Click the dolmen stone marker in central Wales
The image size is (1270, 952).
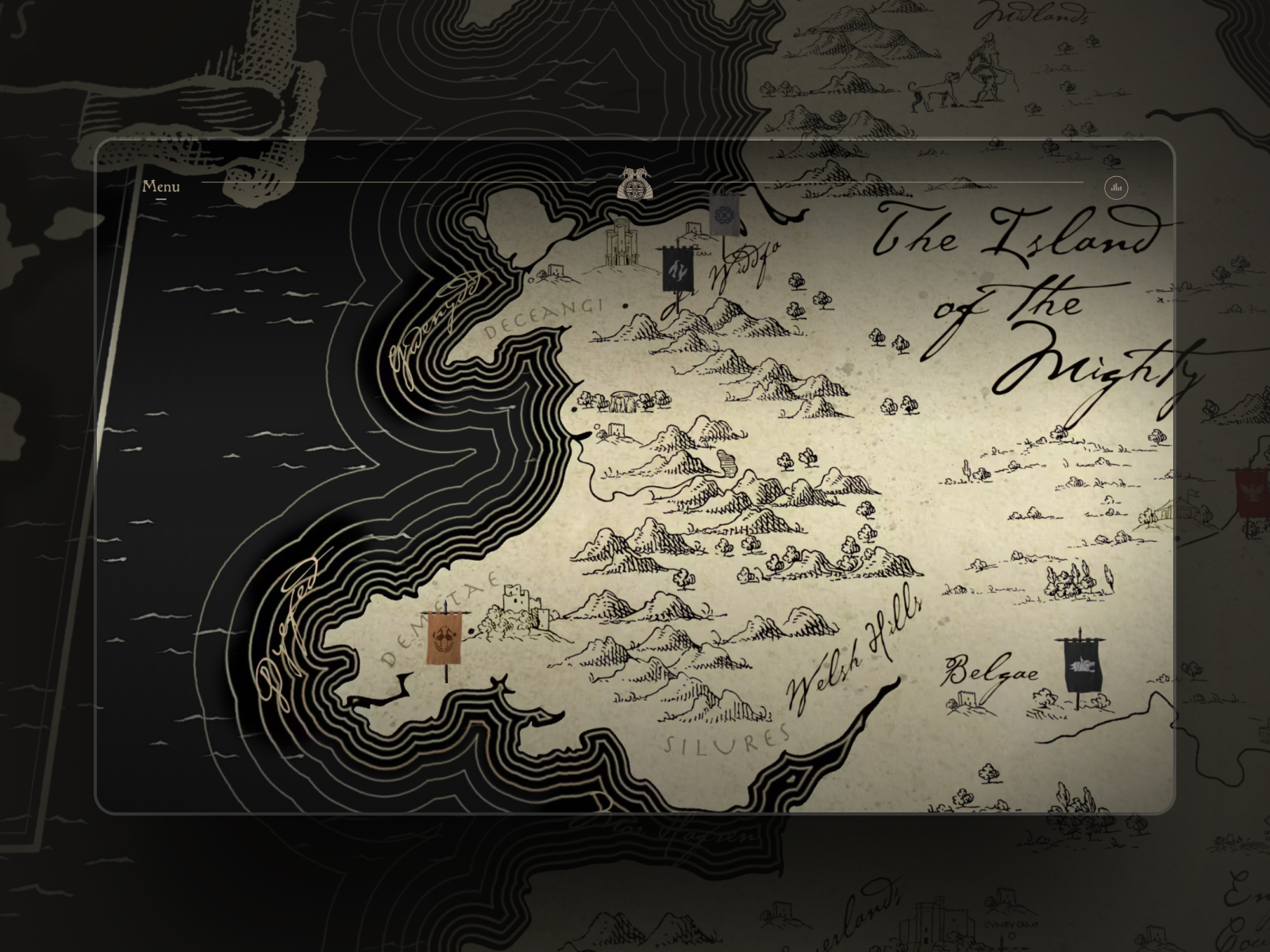(x=625, y=400)
